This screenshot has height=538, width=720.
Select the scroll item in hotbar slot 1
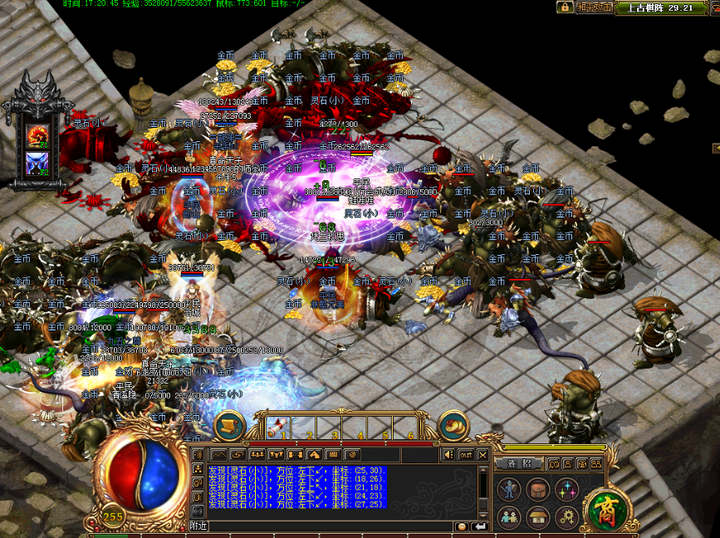tap(279, 426)
